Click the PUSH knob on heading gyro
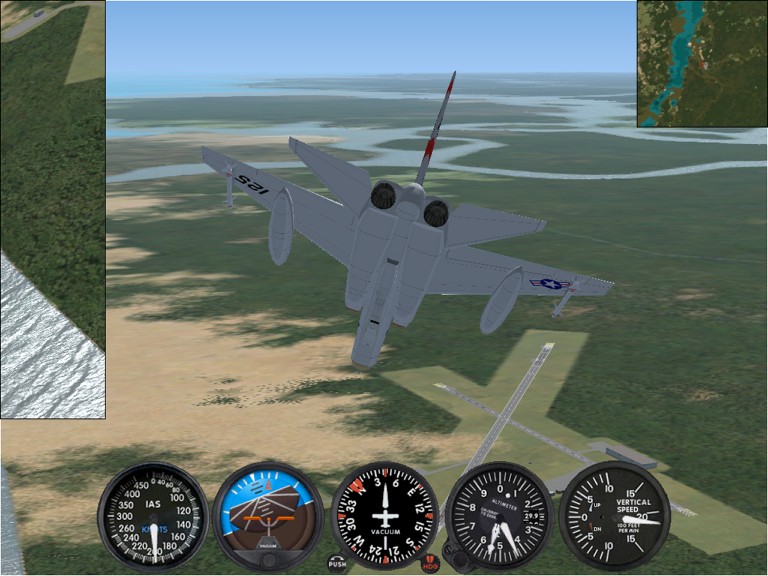This screenshot has height=576, width=768. tap(338, 563)
